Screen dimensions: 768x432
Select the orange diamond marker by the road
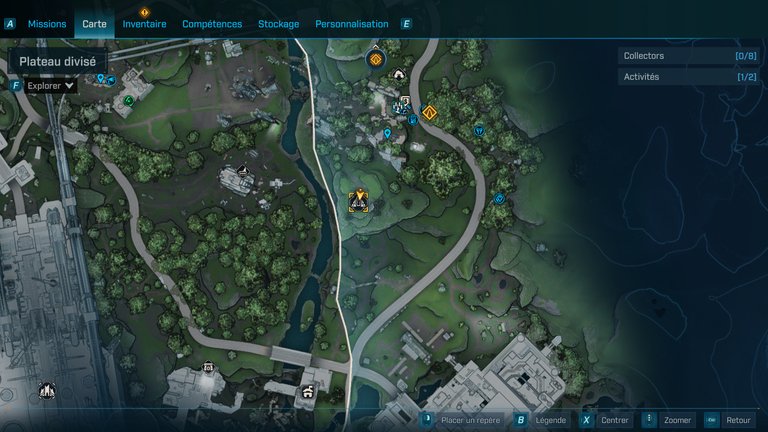tap(430, 113)
